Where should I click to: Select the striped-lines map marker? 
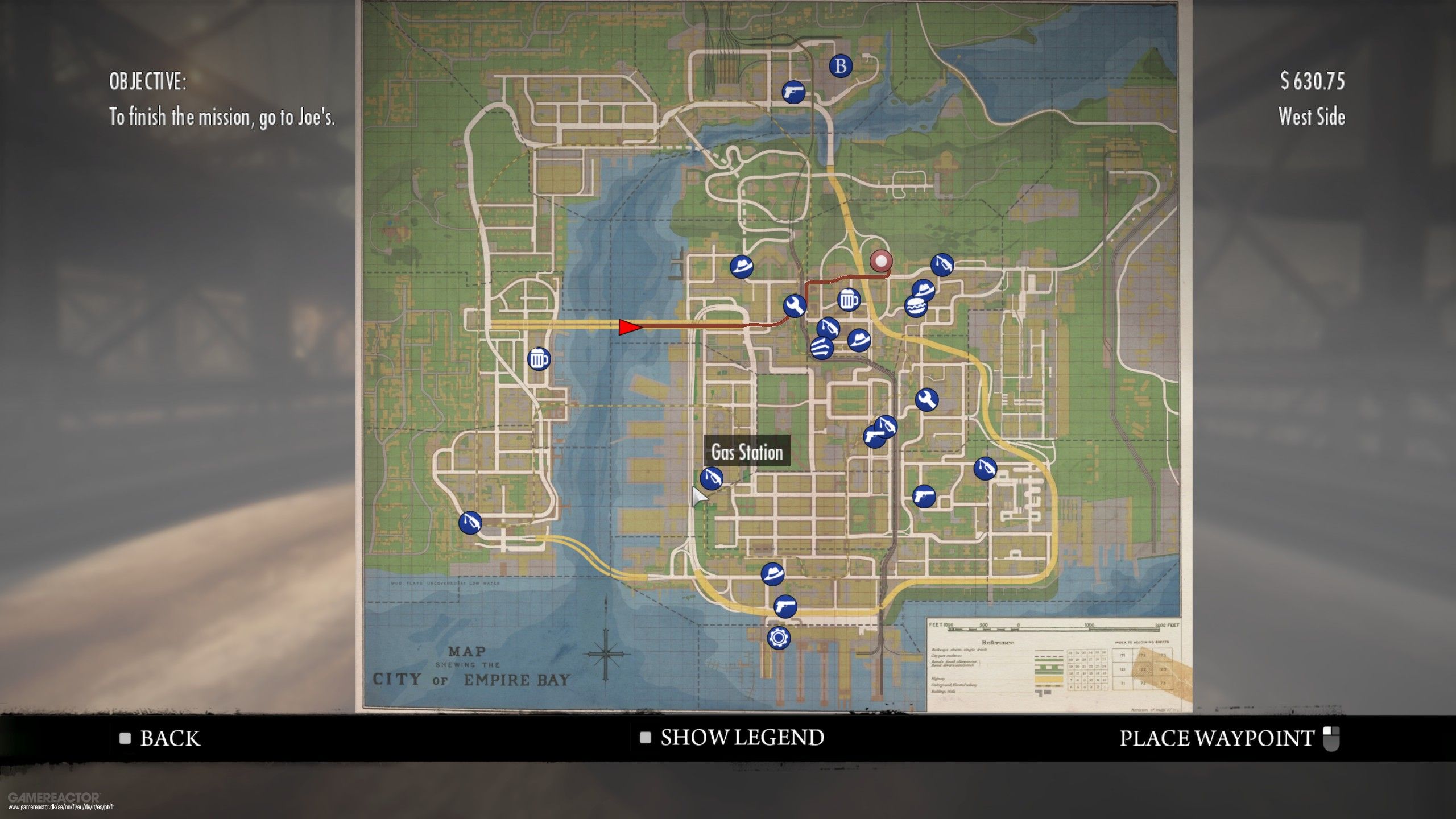click(x=821, y=348)
